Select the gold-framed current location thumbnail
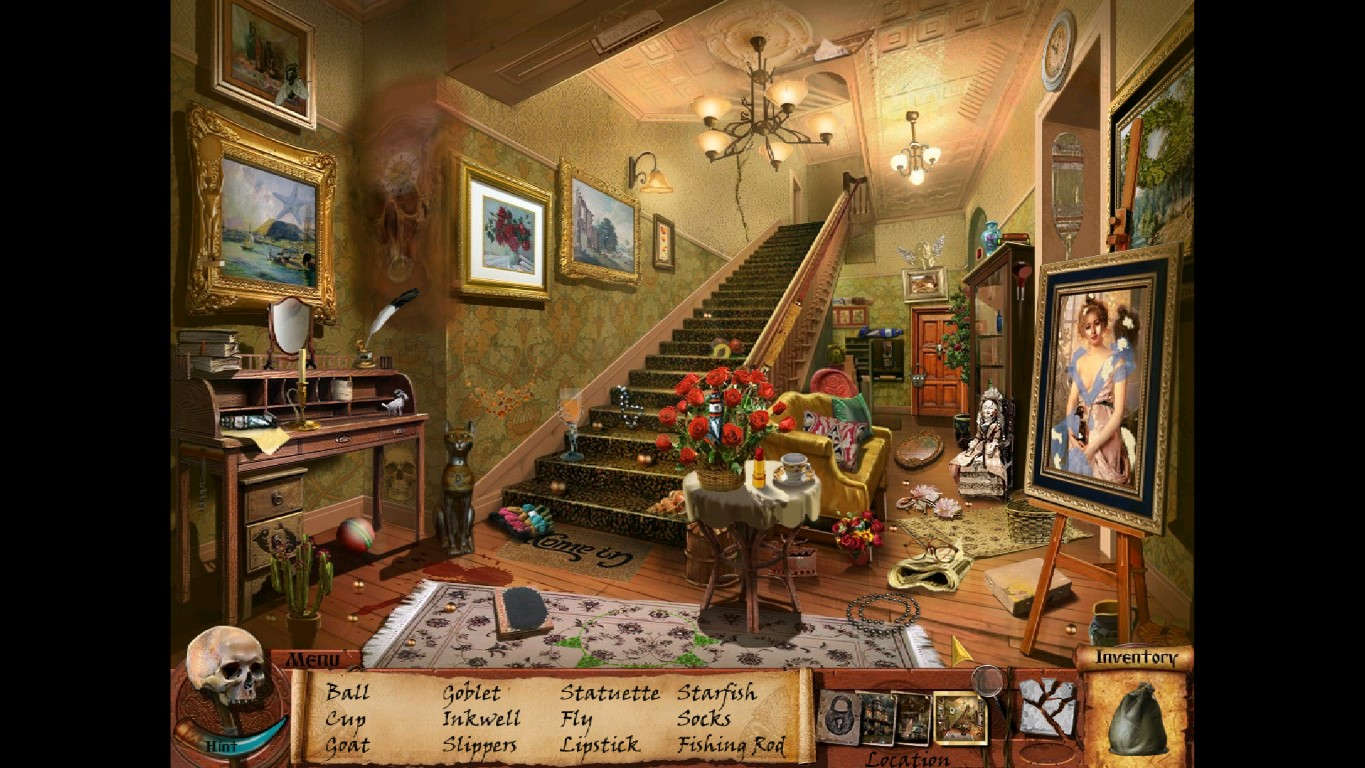Screen dimensions: 1365x768 pos(959,718)
